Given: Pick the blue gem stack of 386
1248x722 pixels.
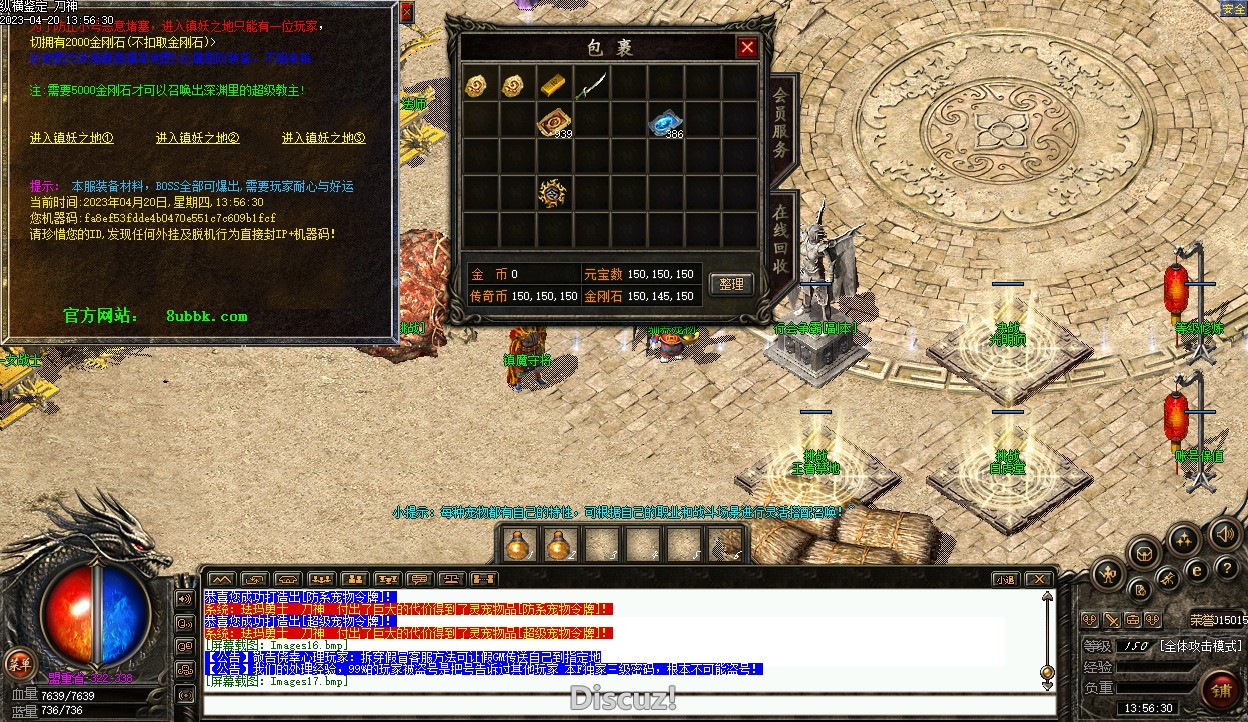Looking at the screenshot, I should pyautogui.click(x=663, y=121).
